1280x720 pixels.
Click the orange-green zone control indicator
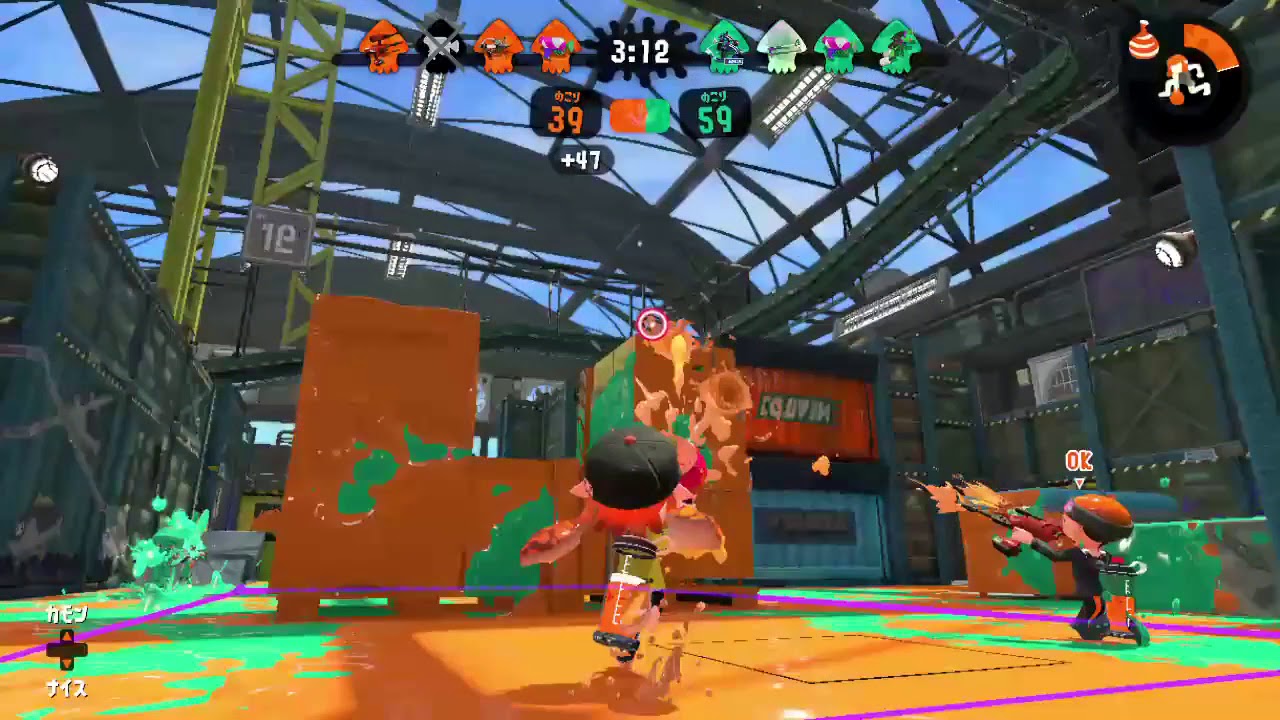(639, 115)
